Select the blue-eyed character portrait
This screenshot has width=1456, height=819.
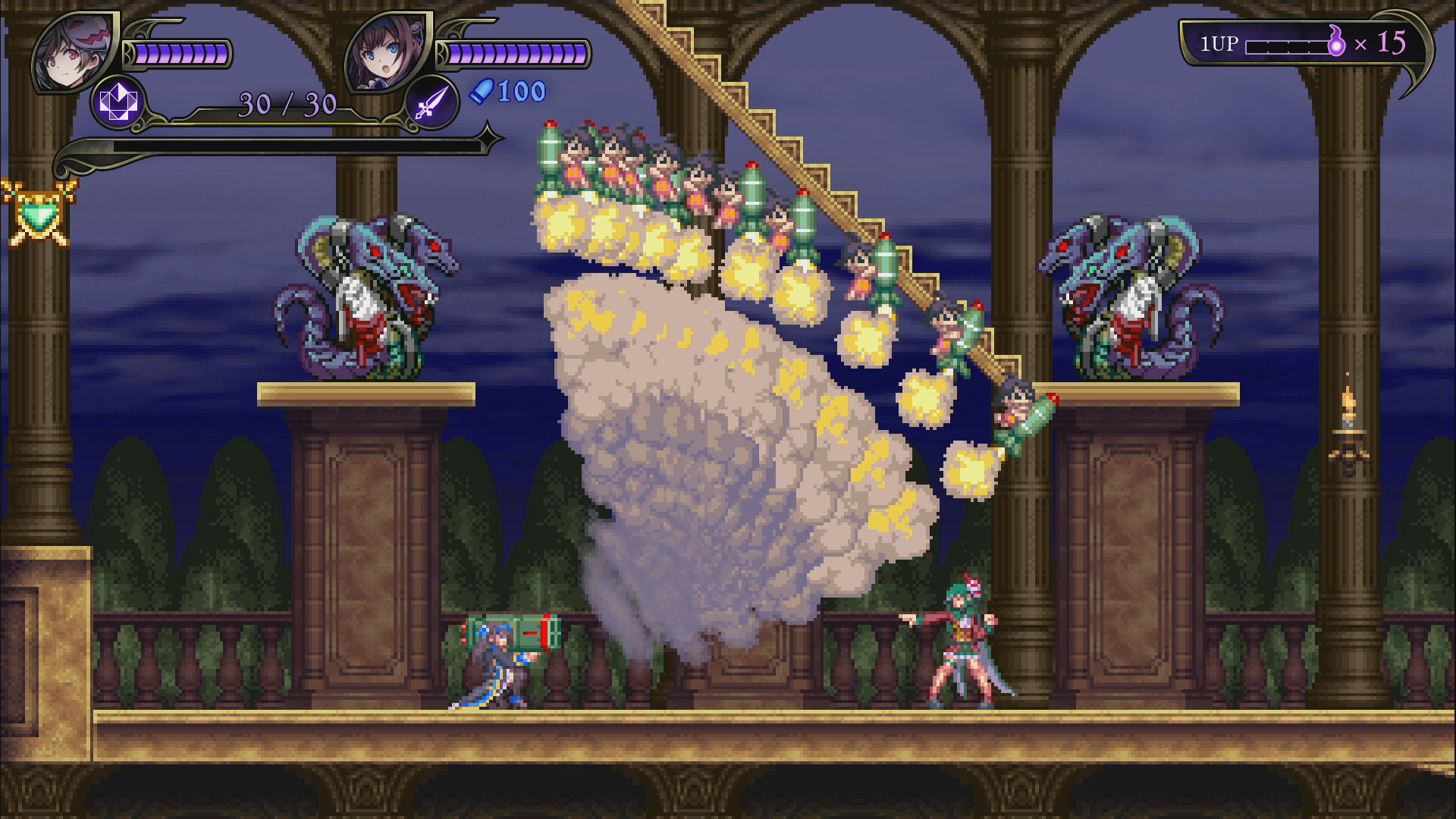coord(387,52)
